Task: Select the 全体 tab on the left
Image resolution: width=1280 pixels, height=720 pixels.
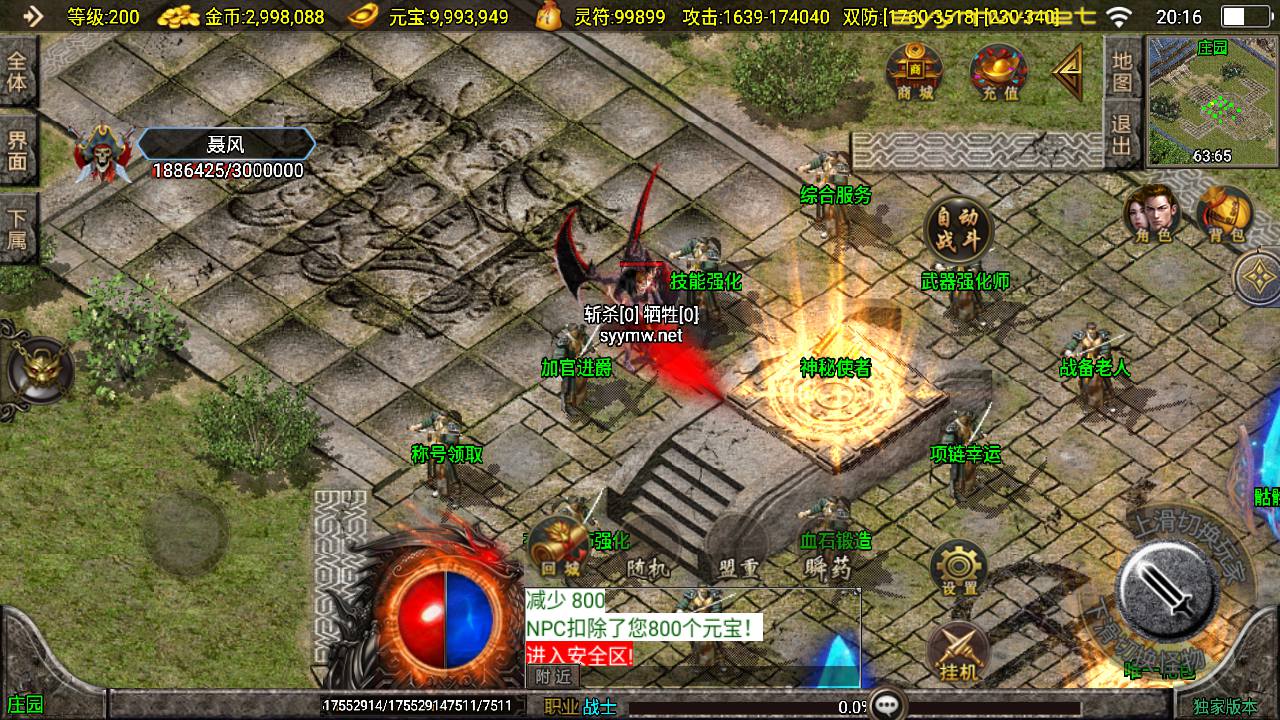Action: tap(17, 71)
